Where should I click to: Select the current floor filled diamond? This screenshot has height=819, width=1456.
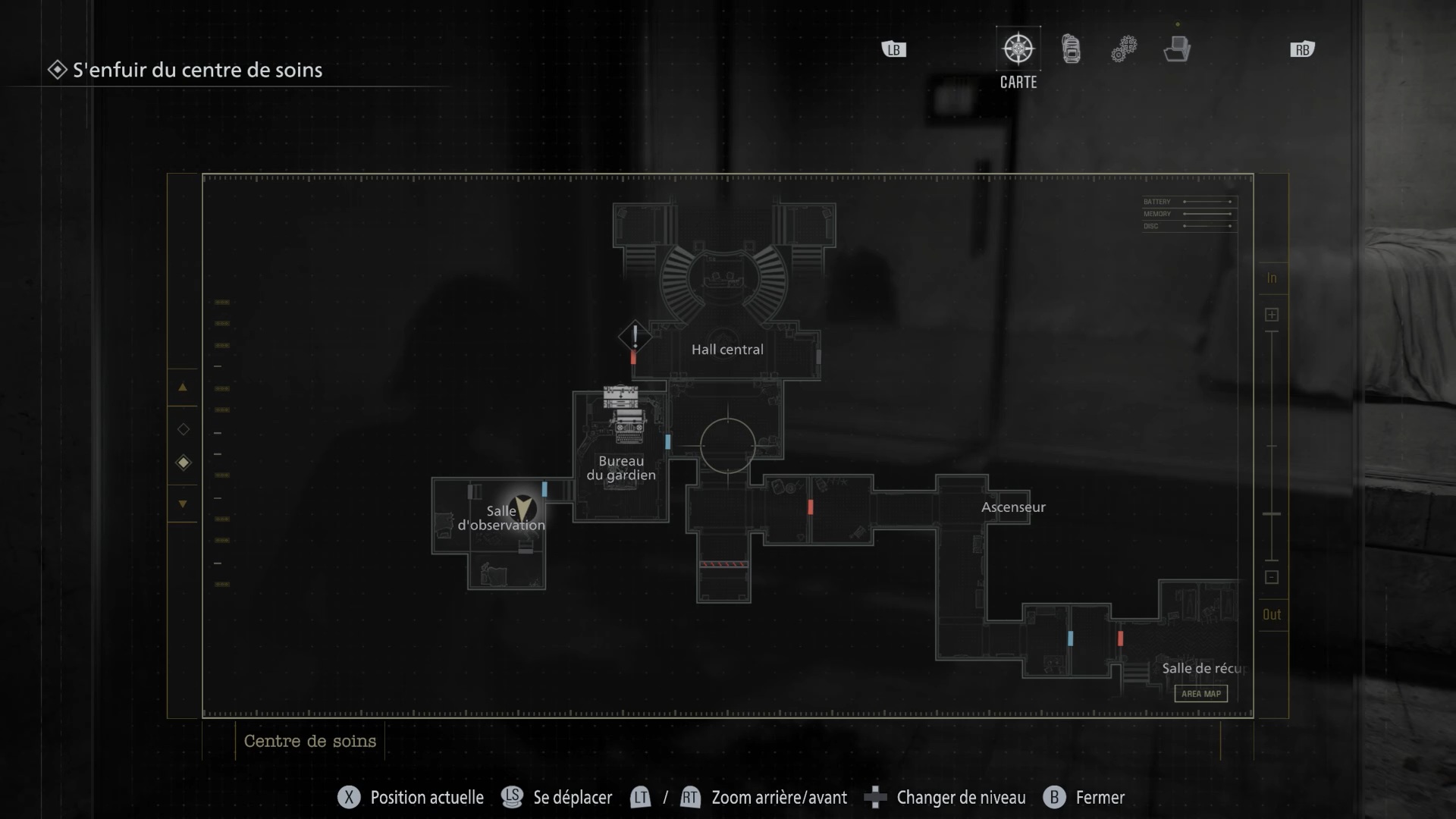183,463
